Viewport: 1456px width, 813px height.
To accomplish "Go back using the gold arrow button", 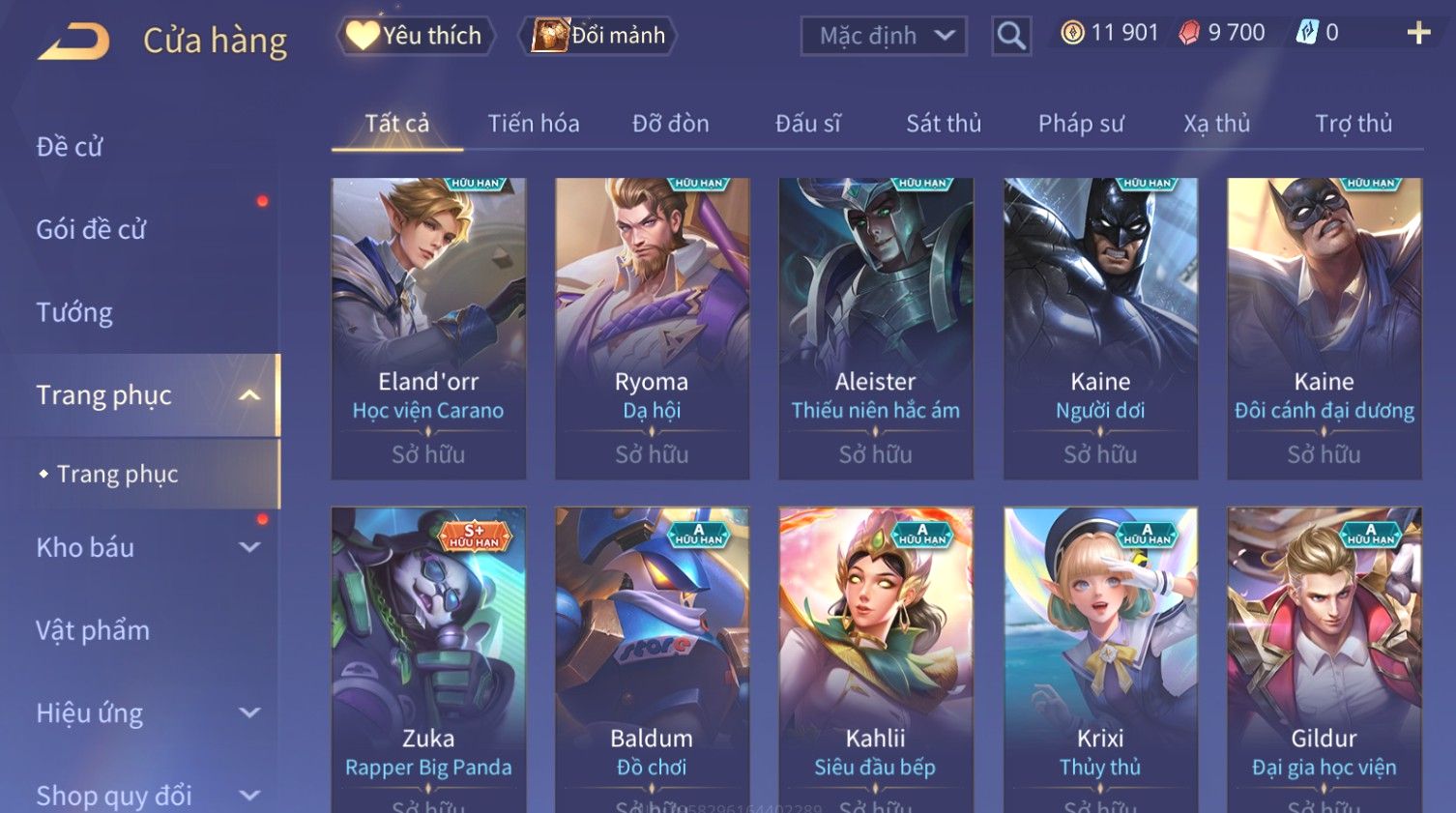I will [74, 41].
